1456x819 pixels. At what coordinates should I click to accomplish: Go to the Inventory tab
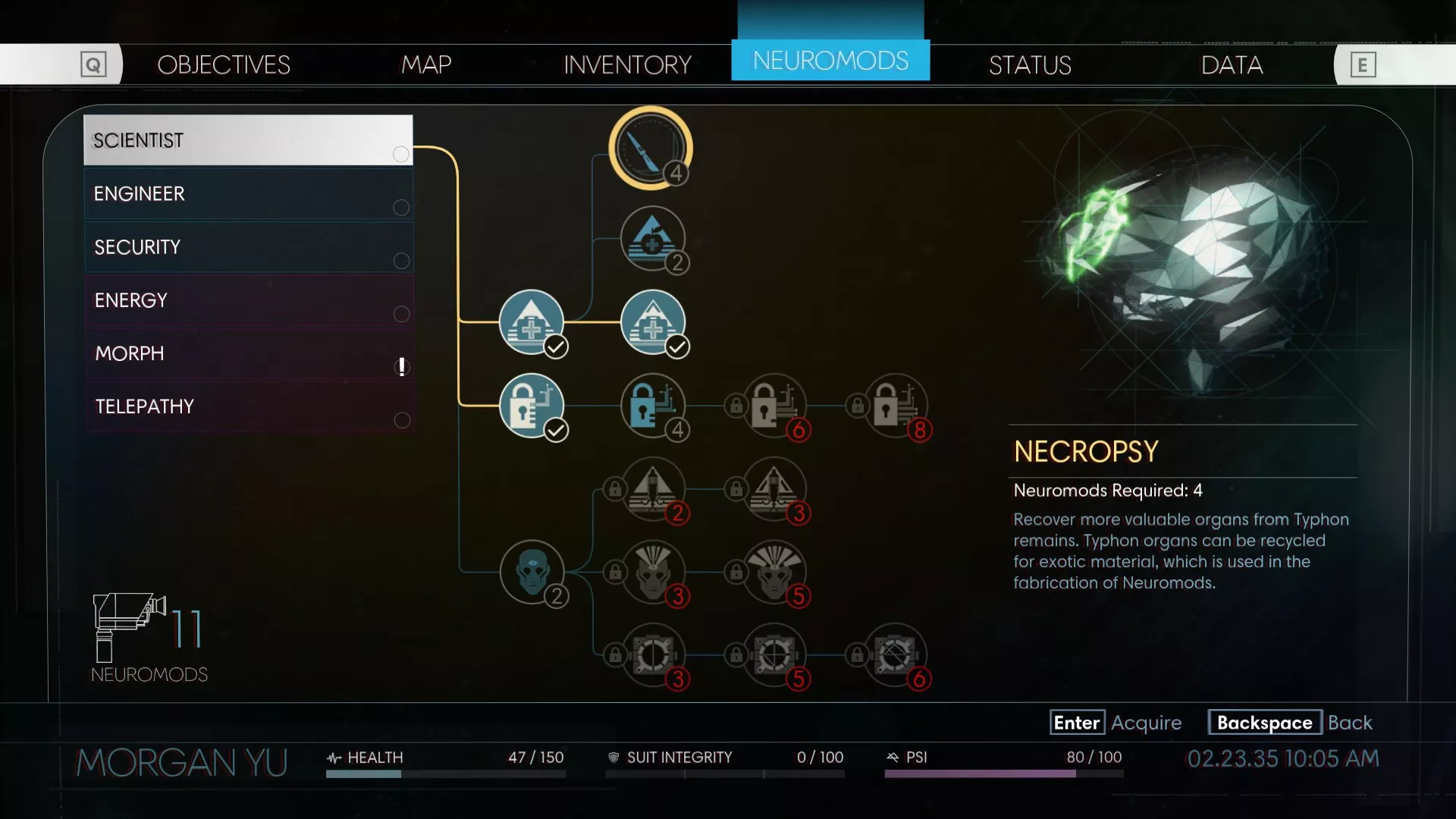627,64
